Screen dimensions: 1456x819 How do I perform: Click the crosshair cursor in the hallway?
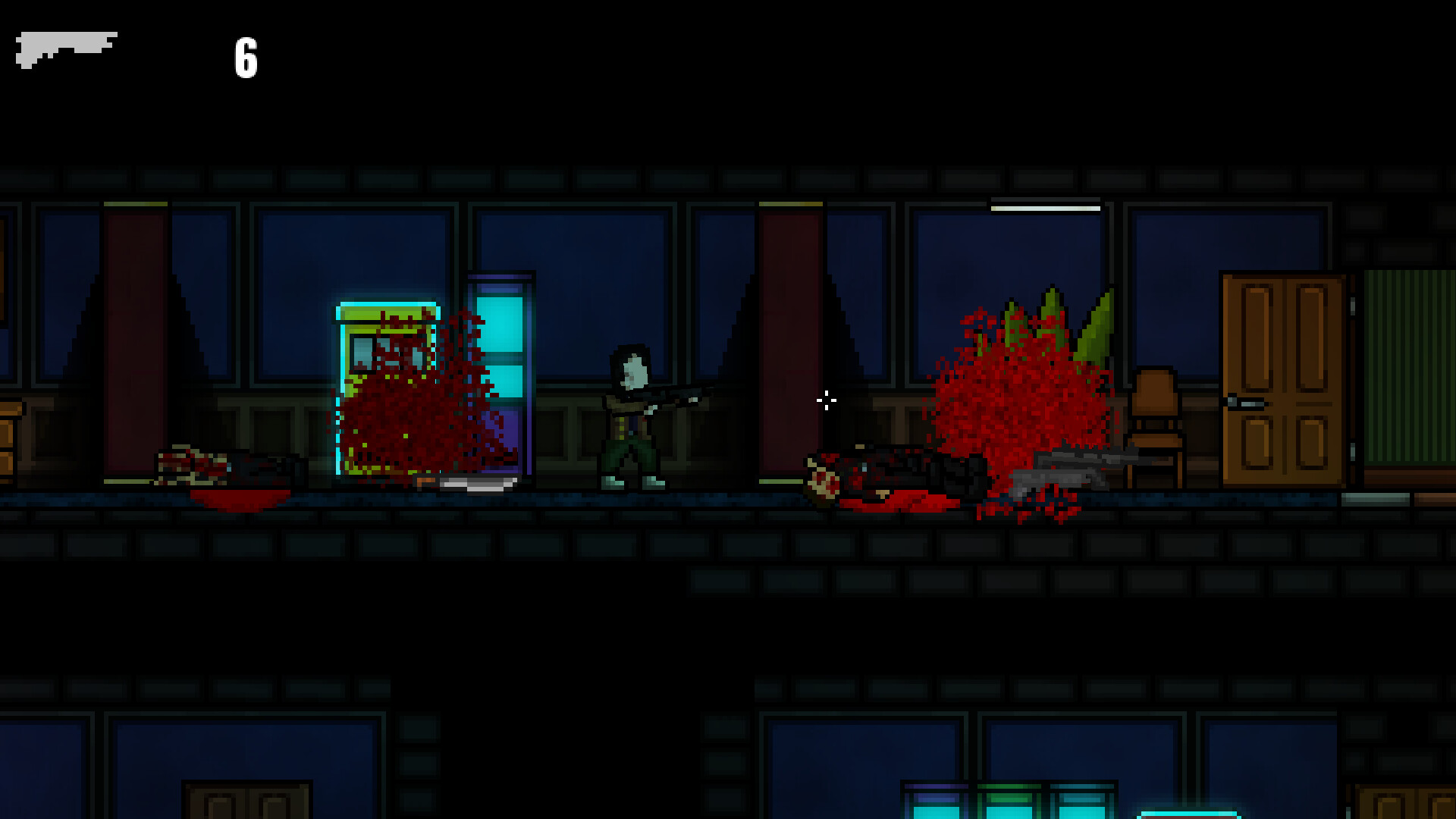point(826,400)
